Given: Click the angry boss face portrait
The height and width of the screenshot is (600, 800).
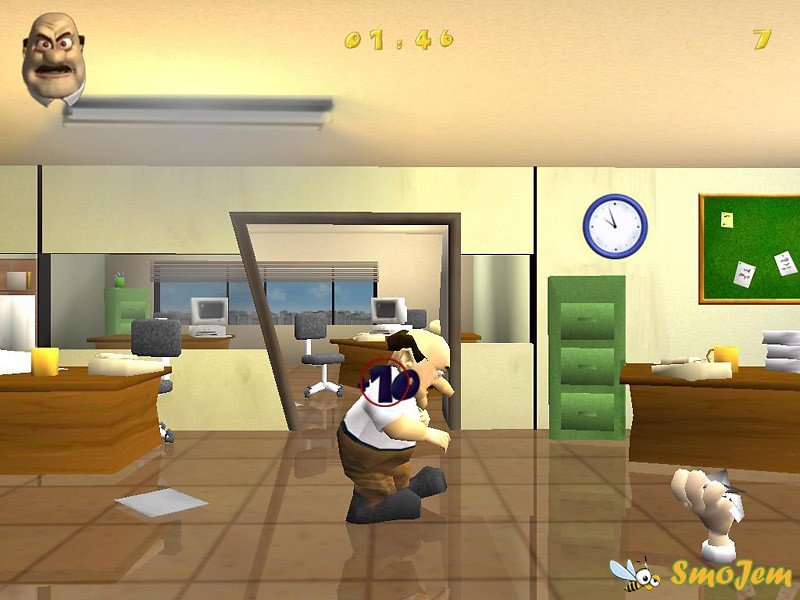Looking at the screenshot, I should 54,58.
